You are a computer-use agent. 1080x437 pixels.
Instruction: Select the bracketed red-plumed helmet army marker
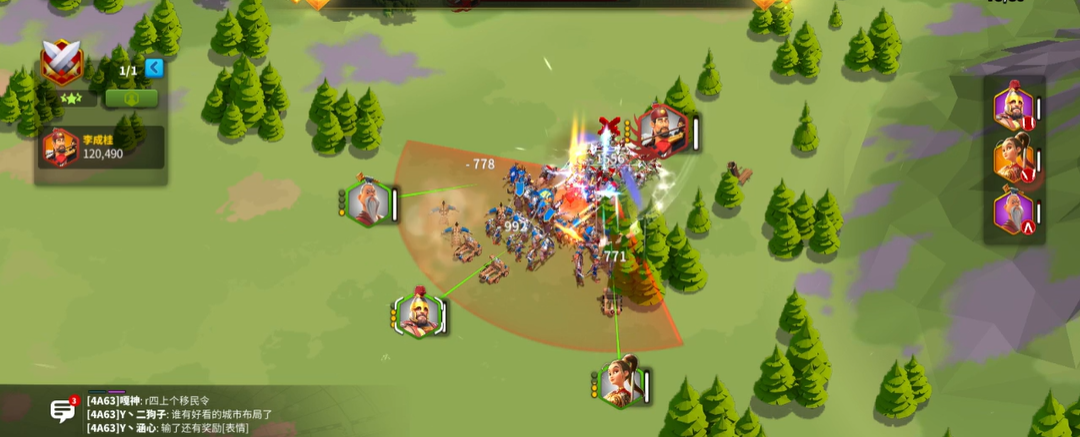pos(419,315)
